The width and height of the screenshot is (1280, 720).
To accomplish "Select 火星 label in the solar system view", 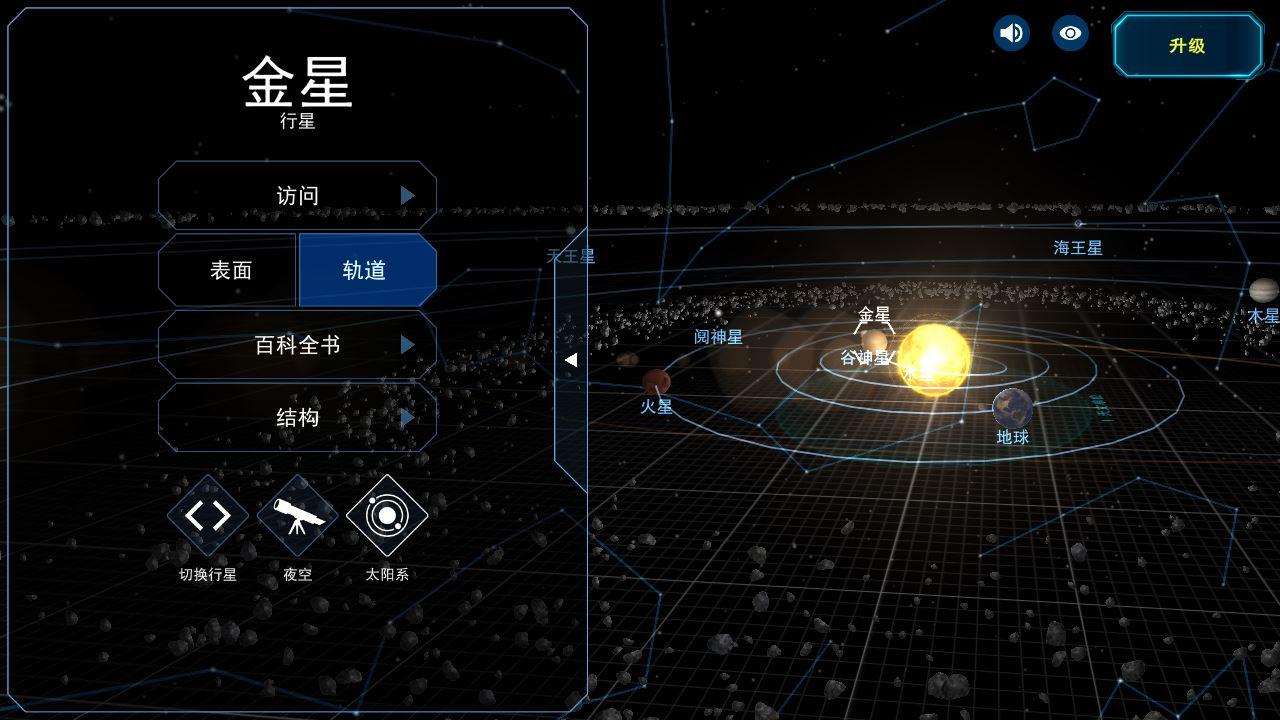I will pyautogui.click(x=659, y=406).
